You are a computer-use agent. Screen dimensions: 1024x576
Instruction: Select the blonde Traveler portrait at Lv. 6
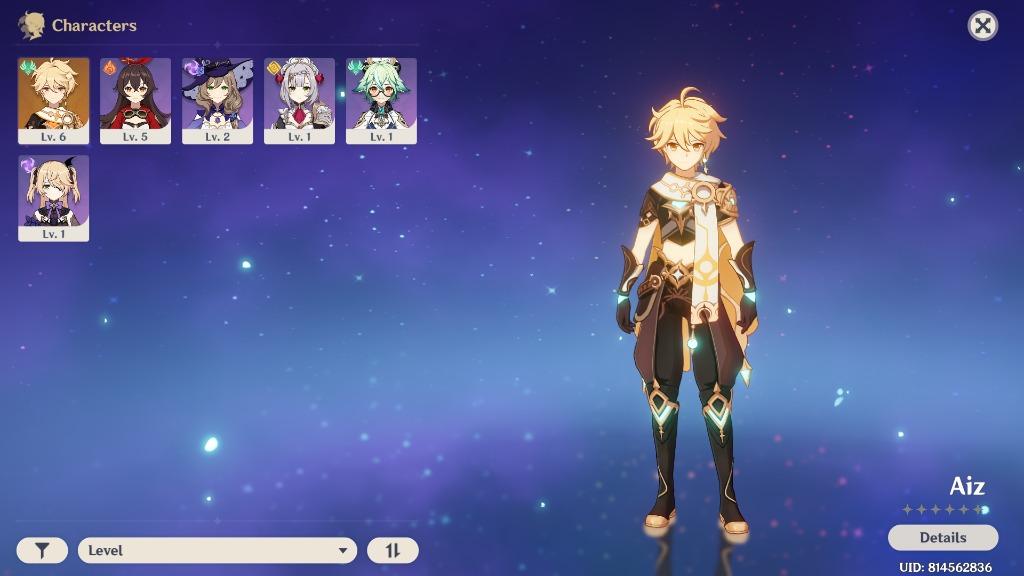point(54,99)
